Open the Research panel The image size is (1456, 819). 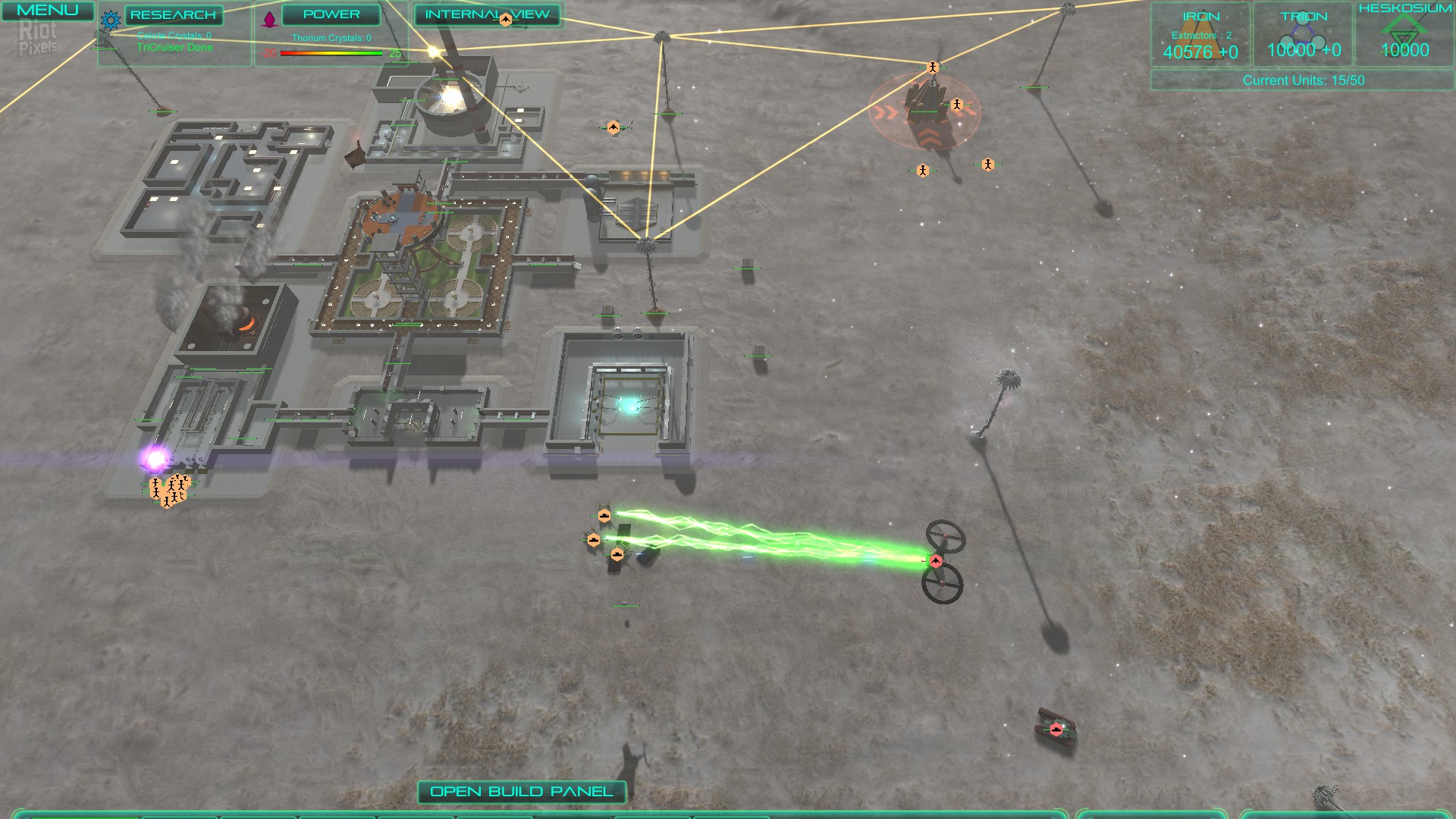(173, 15)
